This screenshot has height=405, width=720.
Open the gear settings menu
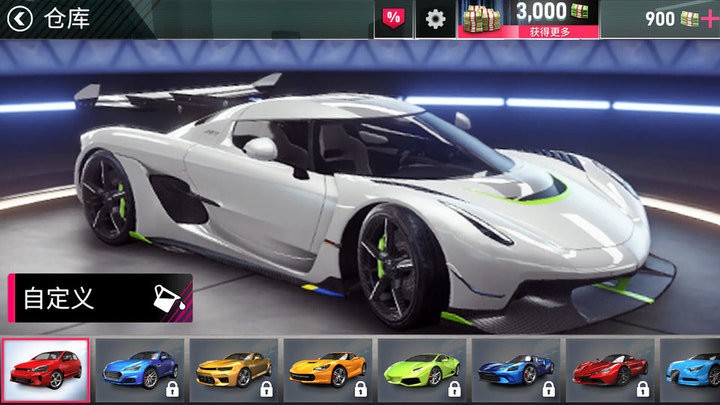point(435,19)
